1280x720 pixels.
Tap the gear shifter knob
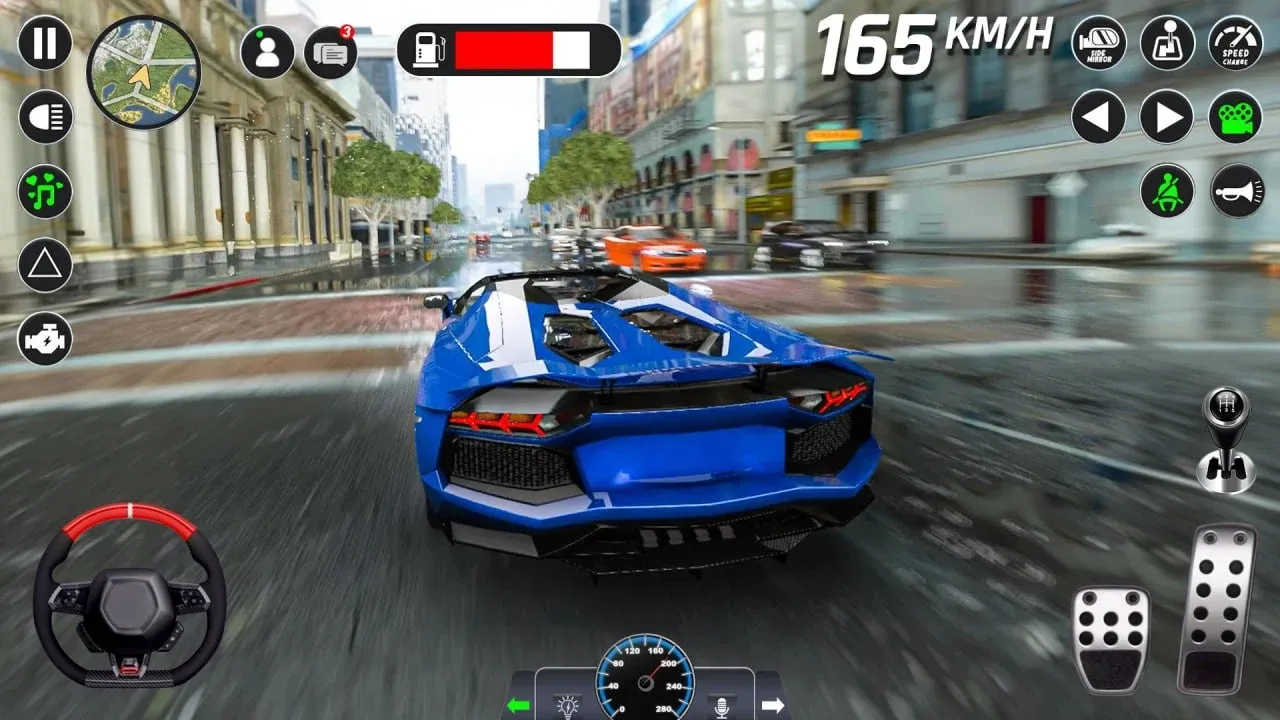1226,438
